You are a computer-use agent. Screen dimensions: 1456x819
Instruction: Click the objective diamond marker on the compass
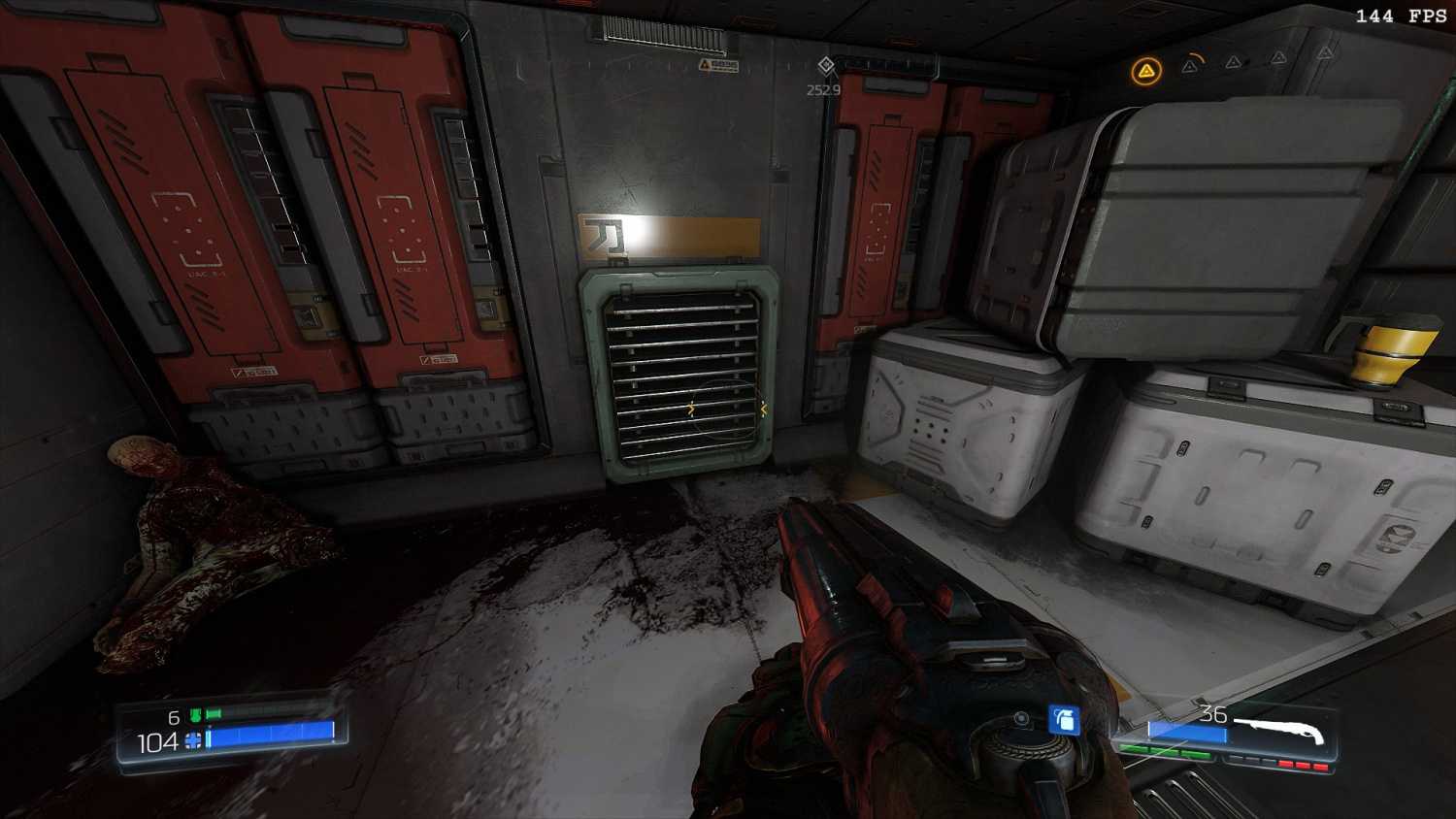(825, 65)
